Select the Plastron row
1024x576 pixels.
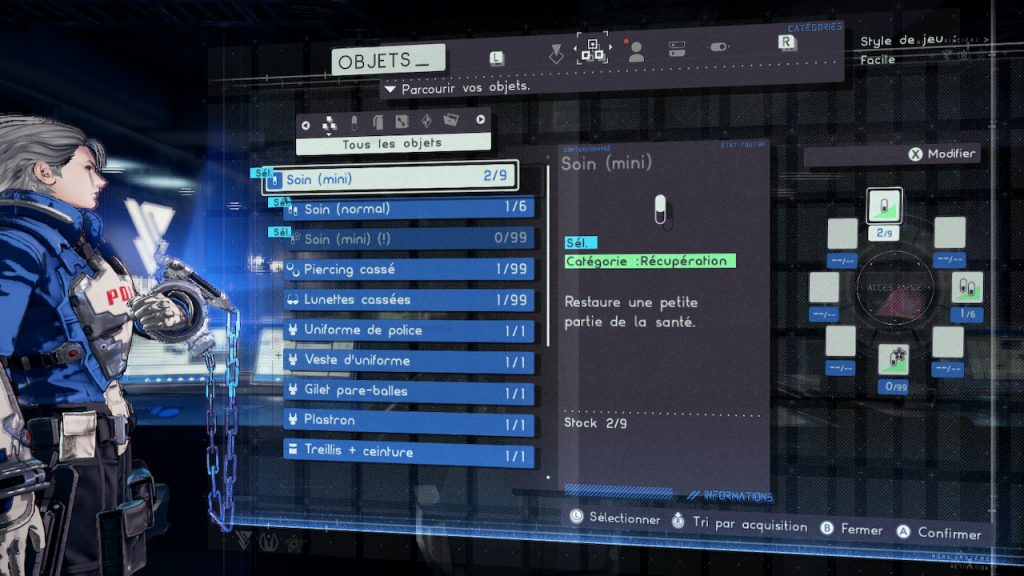pos(407,422)
